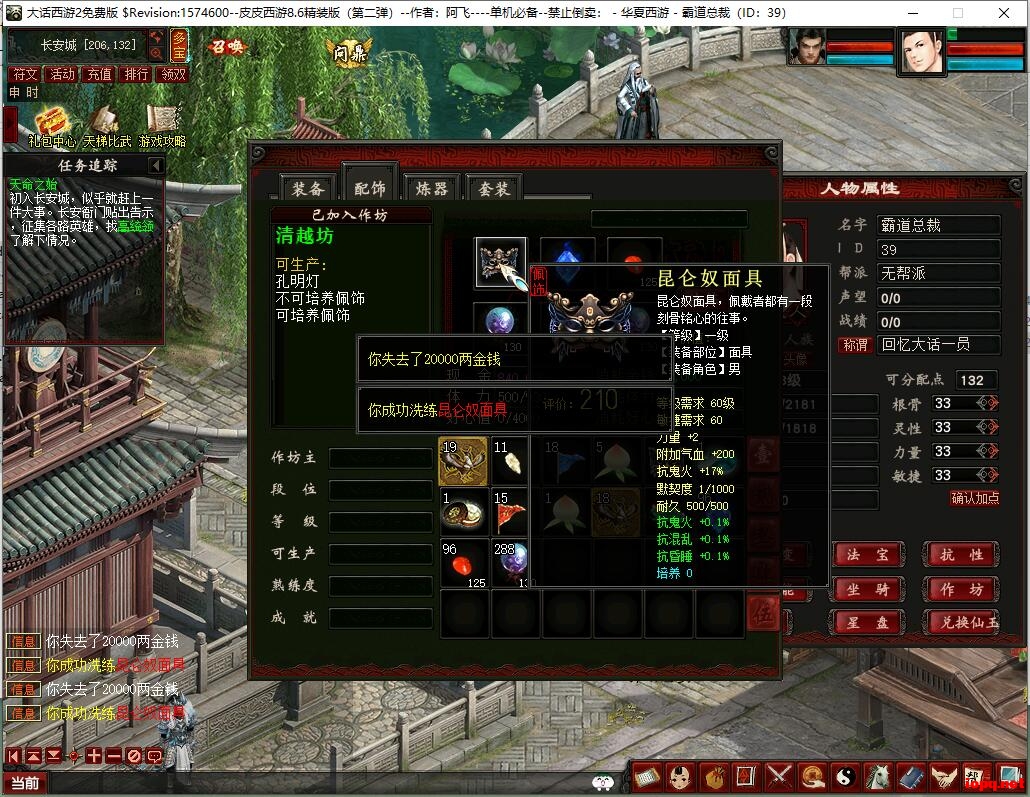1030x797 pixels.
Task: Open the 抗性 panel
Action: [960, 554]
